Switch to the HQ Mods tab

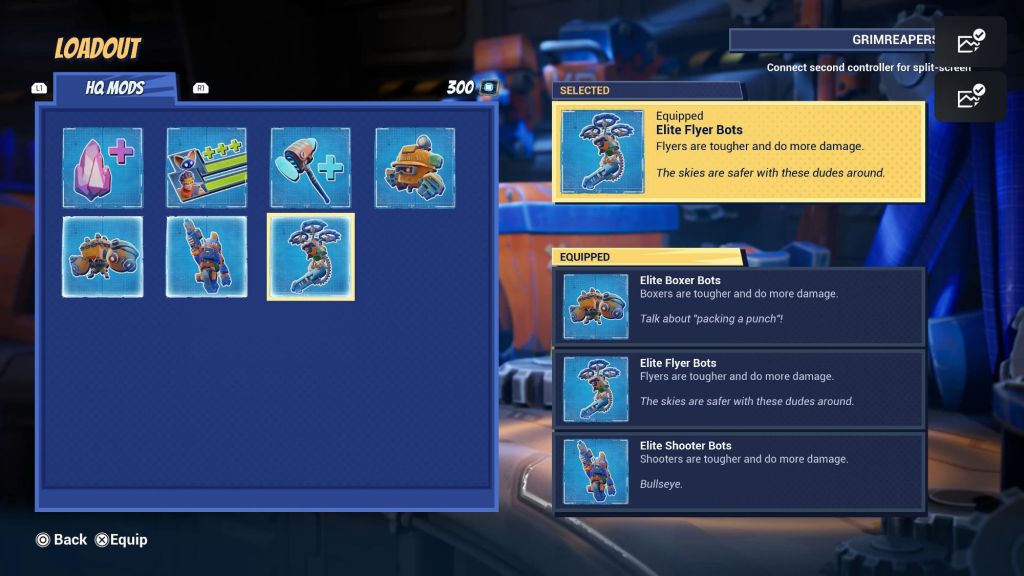pos(114,88)
